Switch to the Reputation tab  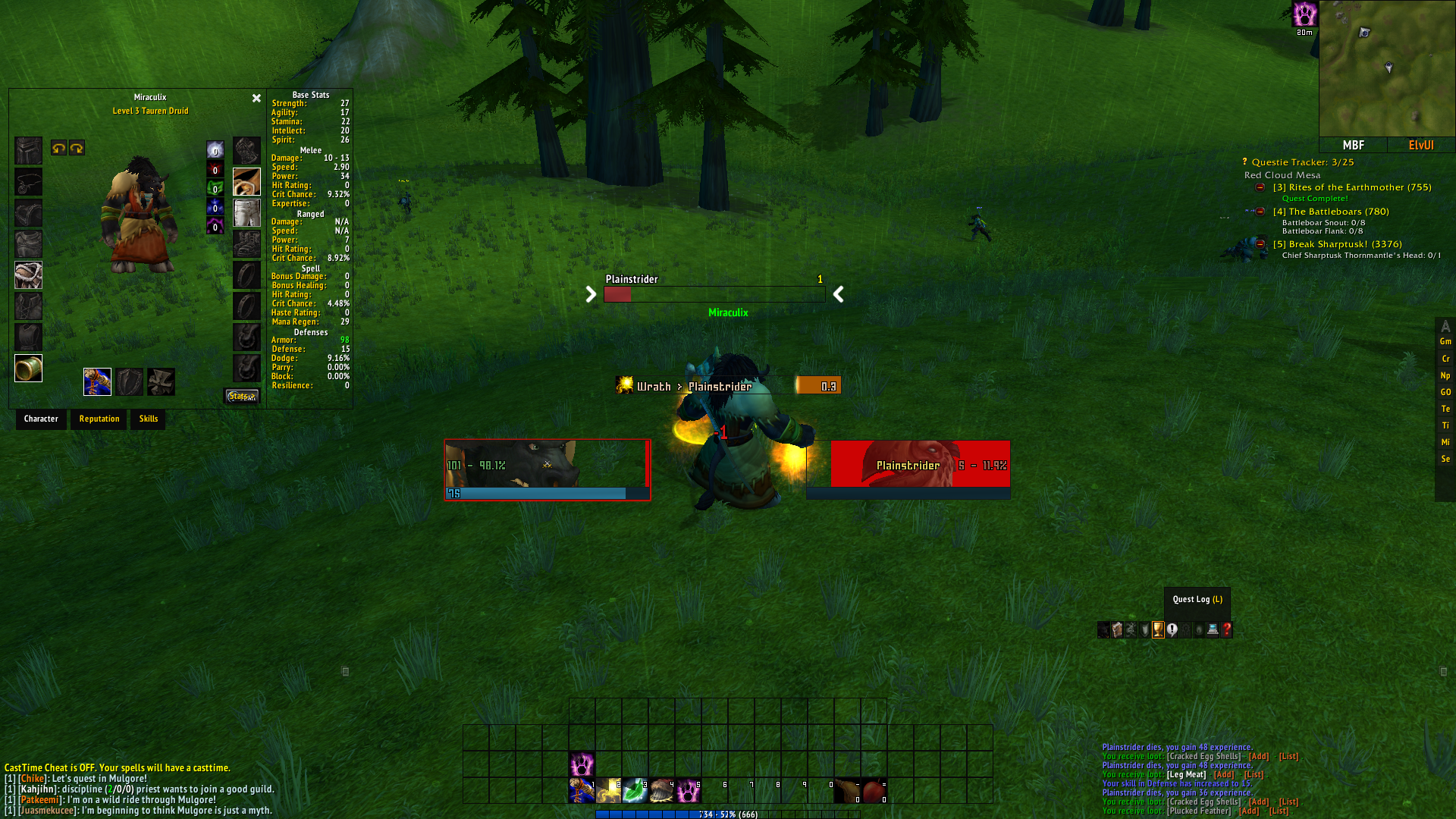[x=99, y=419]
